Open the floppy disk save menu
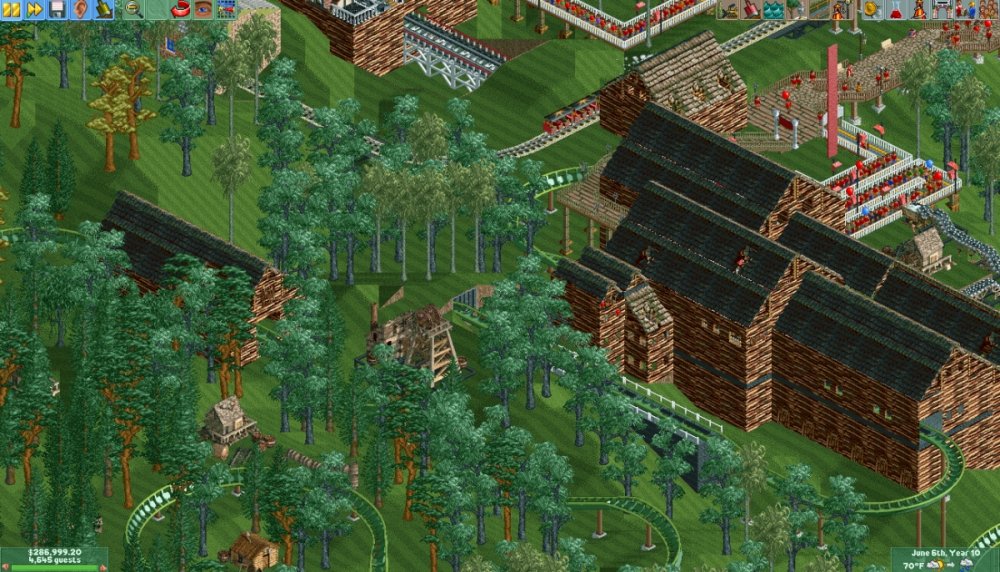 tap(57, 9)
